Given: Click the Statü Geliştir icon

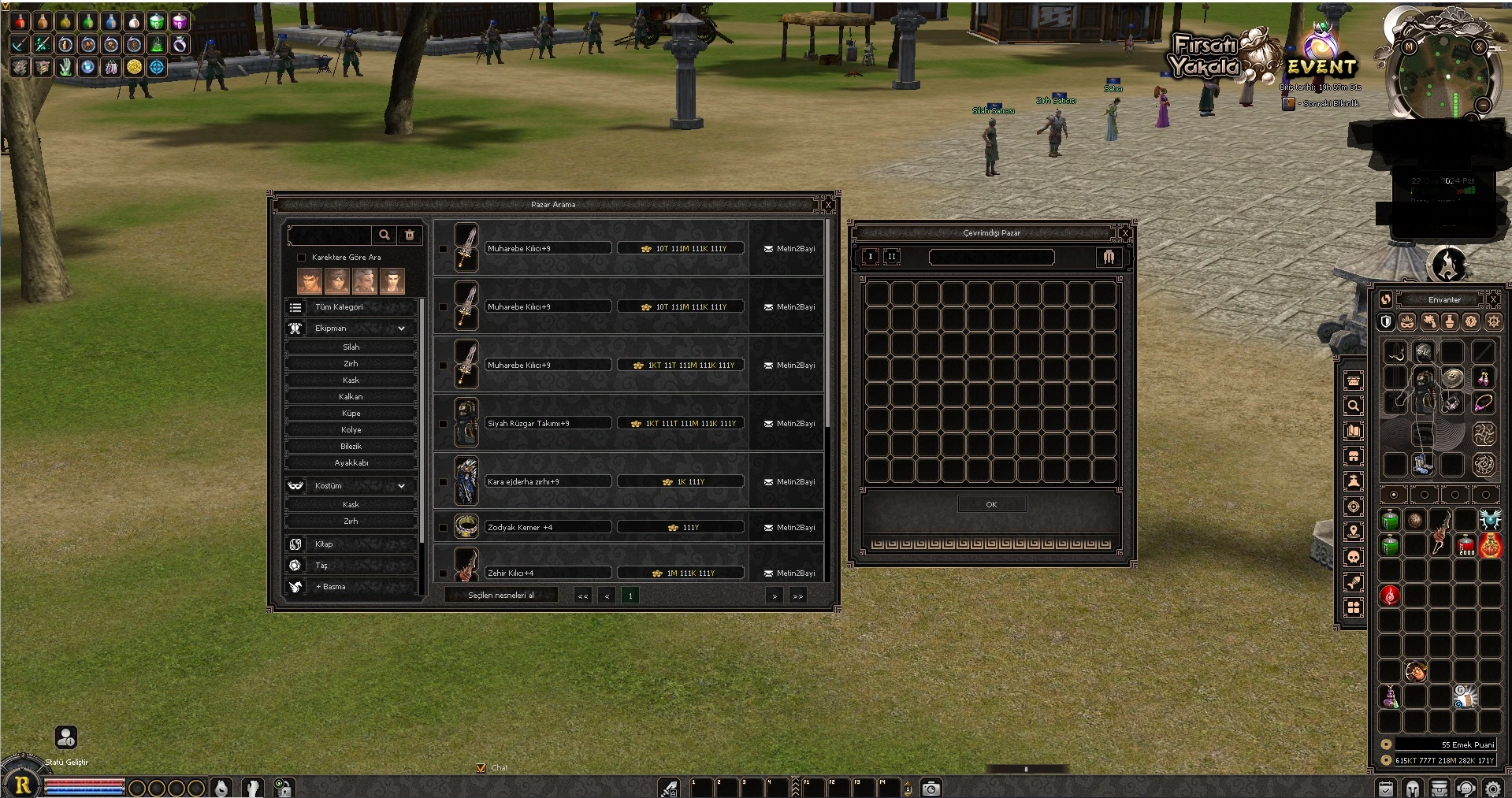Looking at the screenshot, I should (x=66, y=737).
